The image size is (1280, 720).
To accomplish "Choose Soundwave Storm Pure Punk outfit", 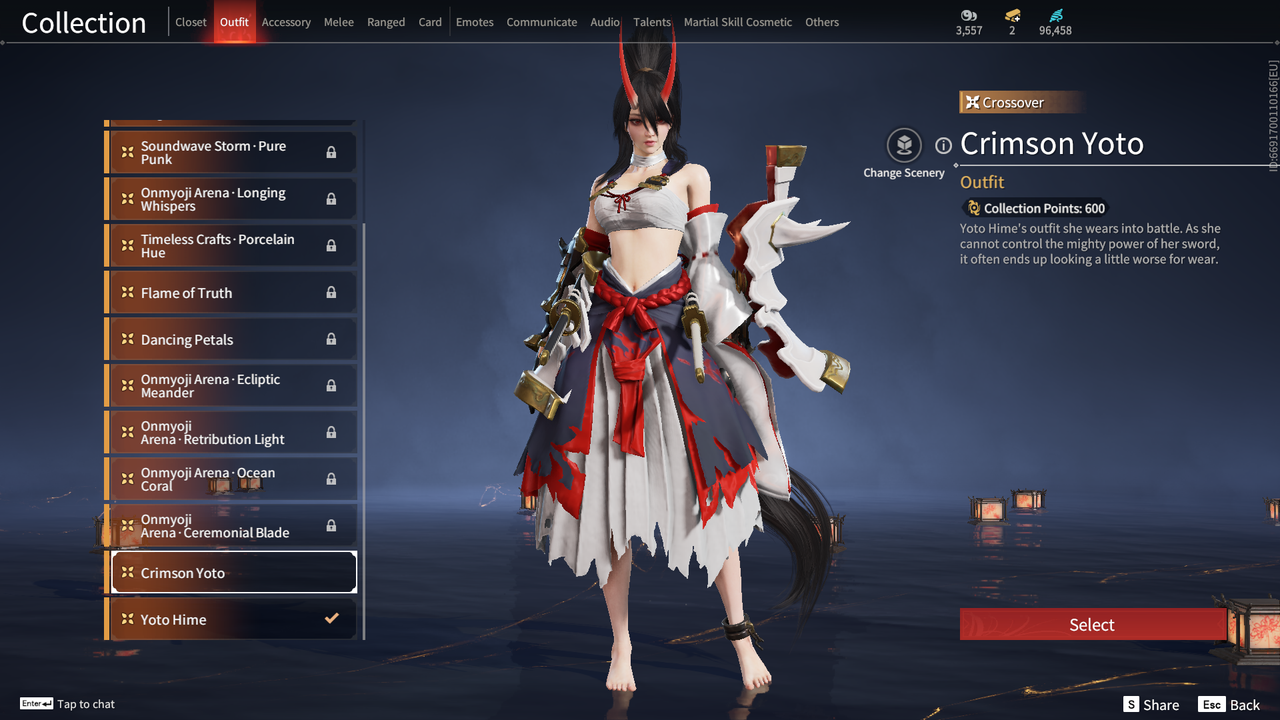I will 231,152.
